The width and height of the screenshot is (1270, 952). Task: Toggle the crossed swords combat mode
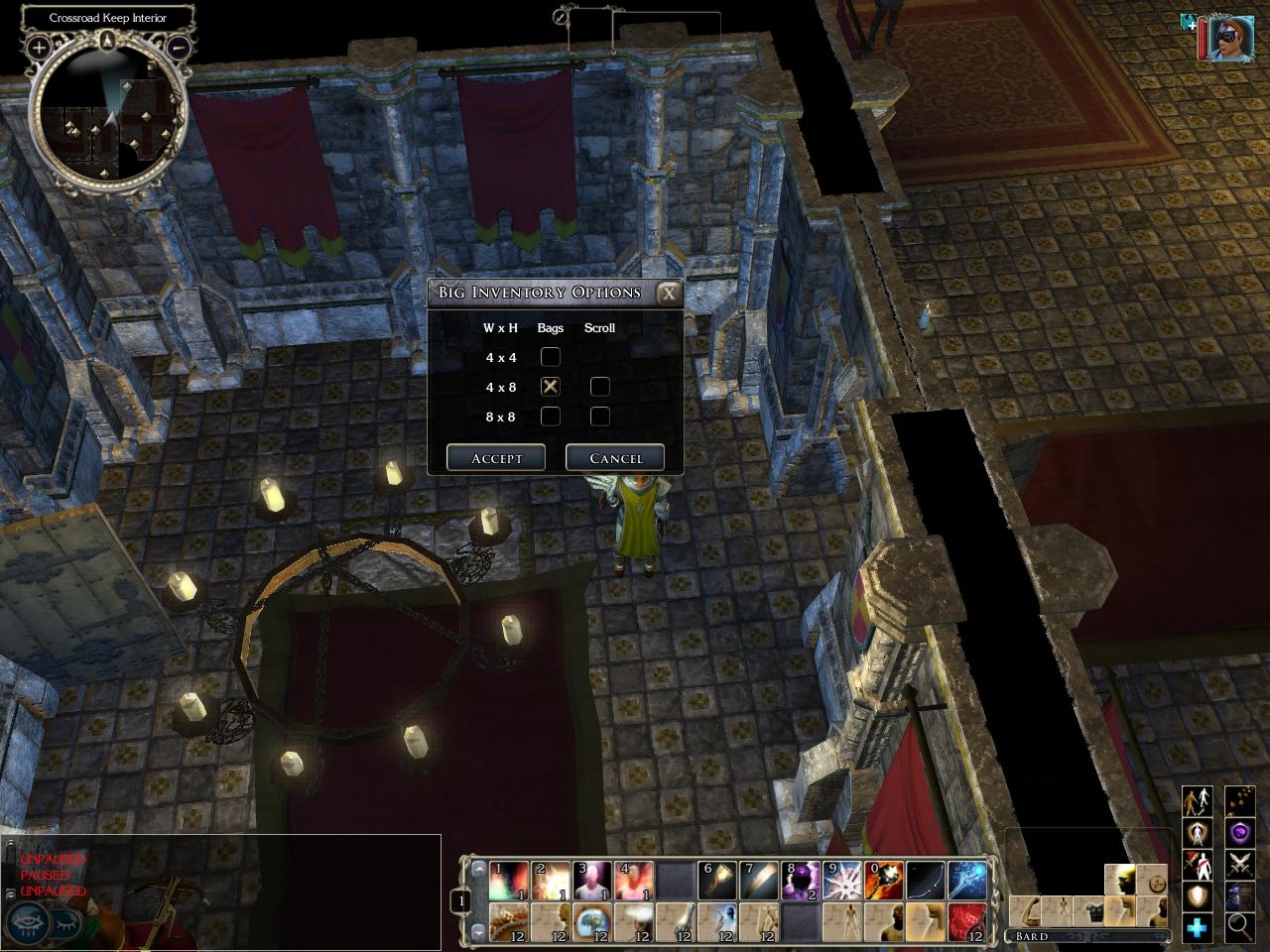(x=1239, y=864)
